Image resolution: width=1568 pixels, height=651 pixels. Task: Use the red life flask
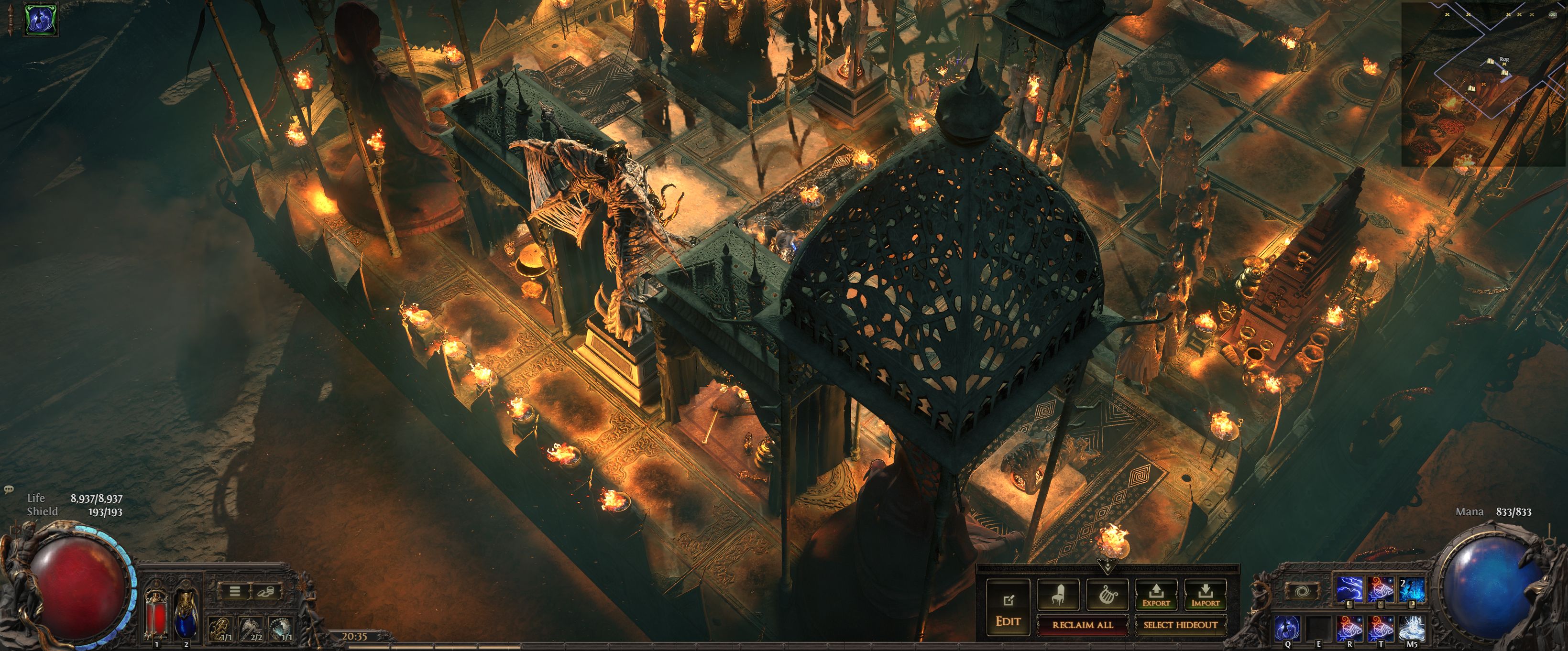coord(157,614)
